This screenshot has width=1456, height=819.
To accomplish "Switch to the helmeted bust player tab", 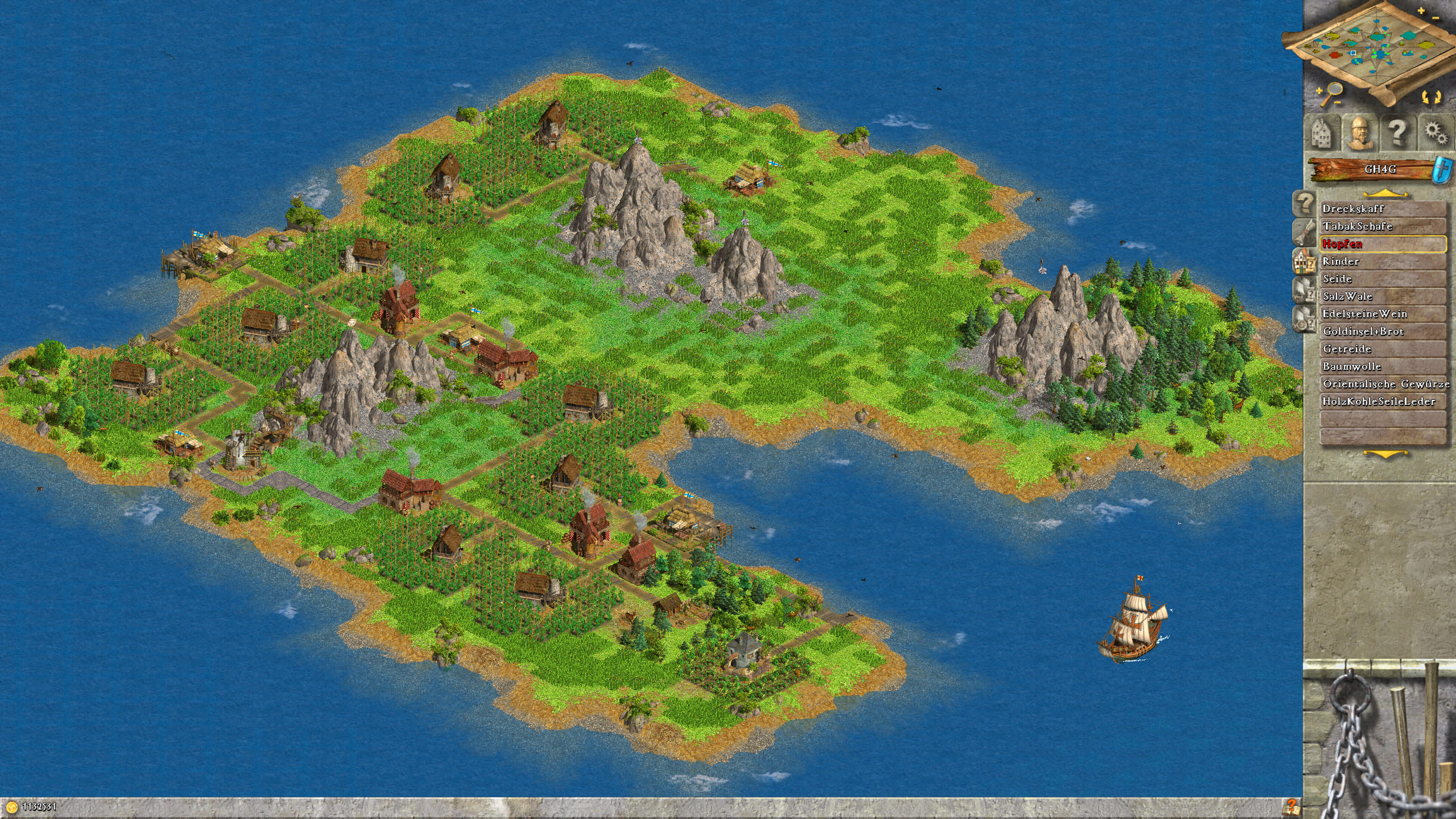I will [x=1359, y=133].
